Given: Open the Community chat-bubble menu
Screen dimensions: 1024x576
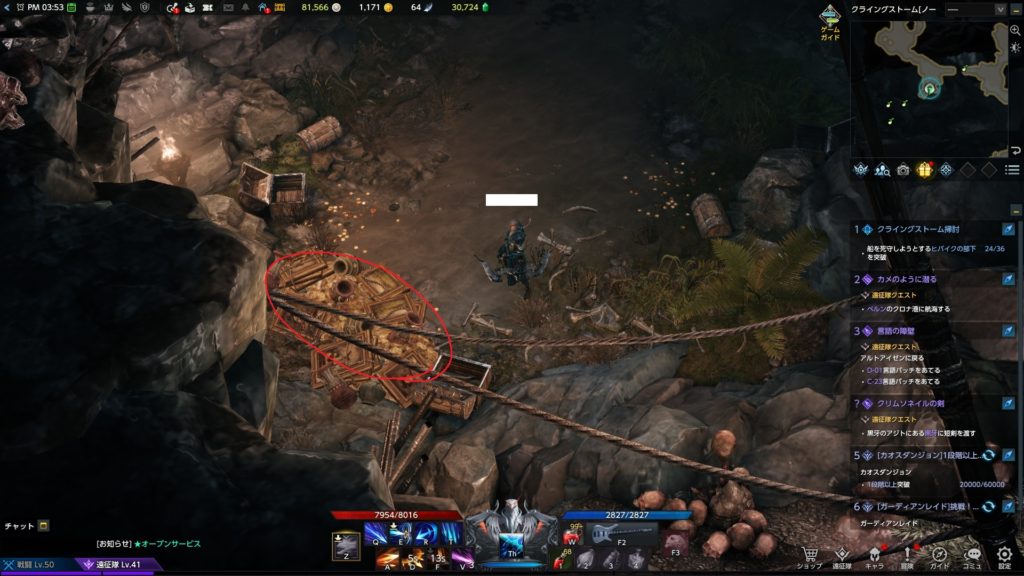Looking at the screenshot, I should [x=972, y=556].
